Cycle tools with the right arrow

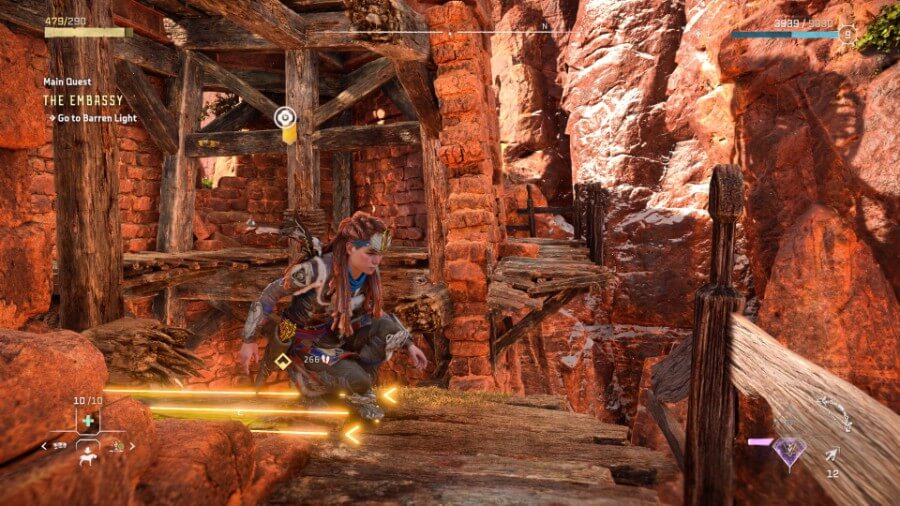point(133,446)
